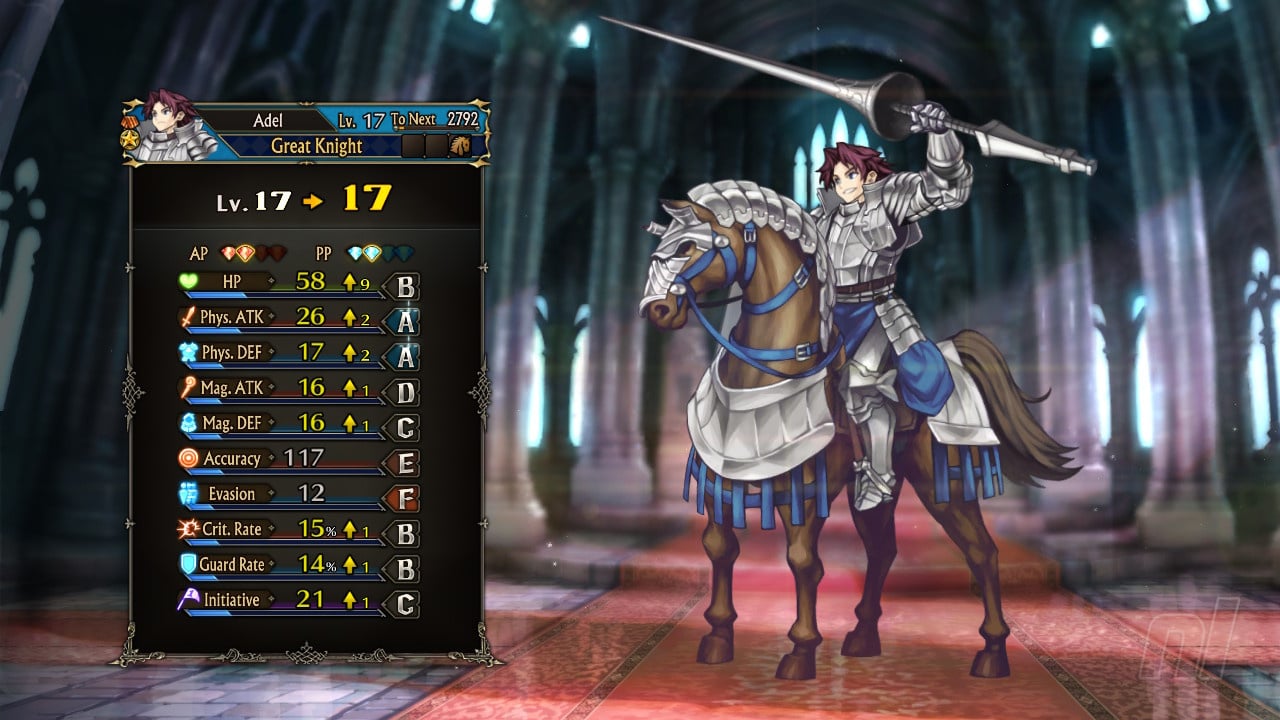The width and height of the screenshot is (1280, 720).
Task: Select the horse cavalry type icon
Action: click(x=461, y=146)
